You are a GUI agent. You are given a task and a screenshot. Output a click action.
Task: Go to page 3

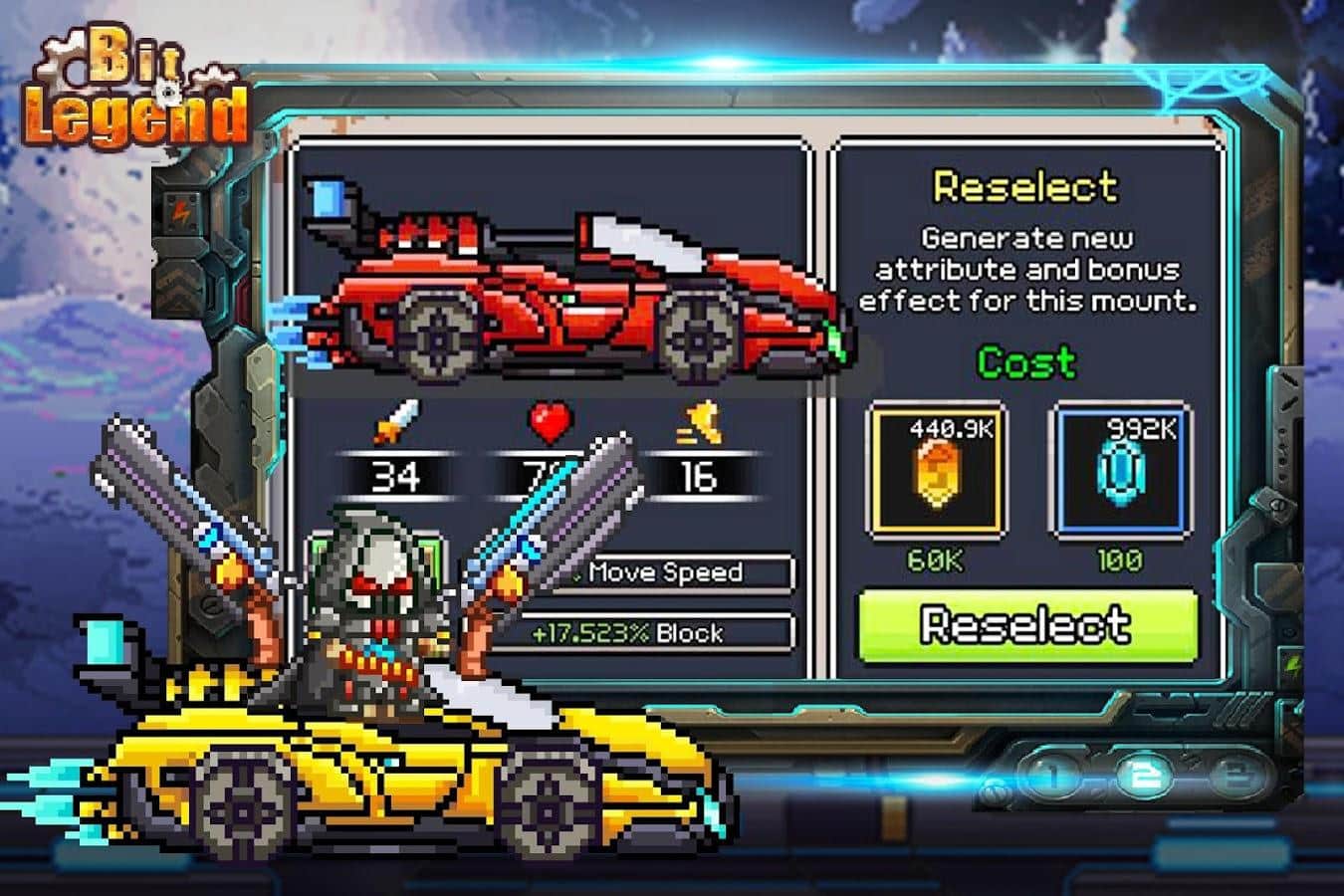coord(1237,776)
